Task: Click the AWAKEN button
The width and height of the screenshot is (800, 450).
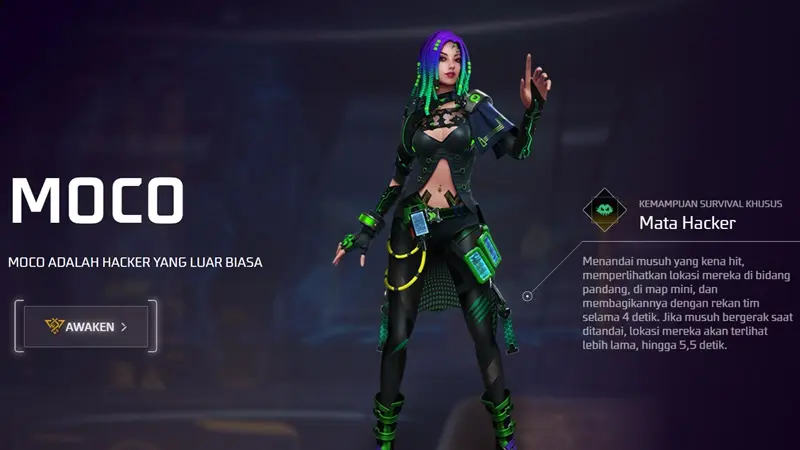Action: pos(86,326)
